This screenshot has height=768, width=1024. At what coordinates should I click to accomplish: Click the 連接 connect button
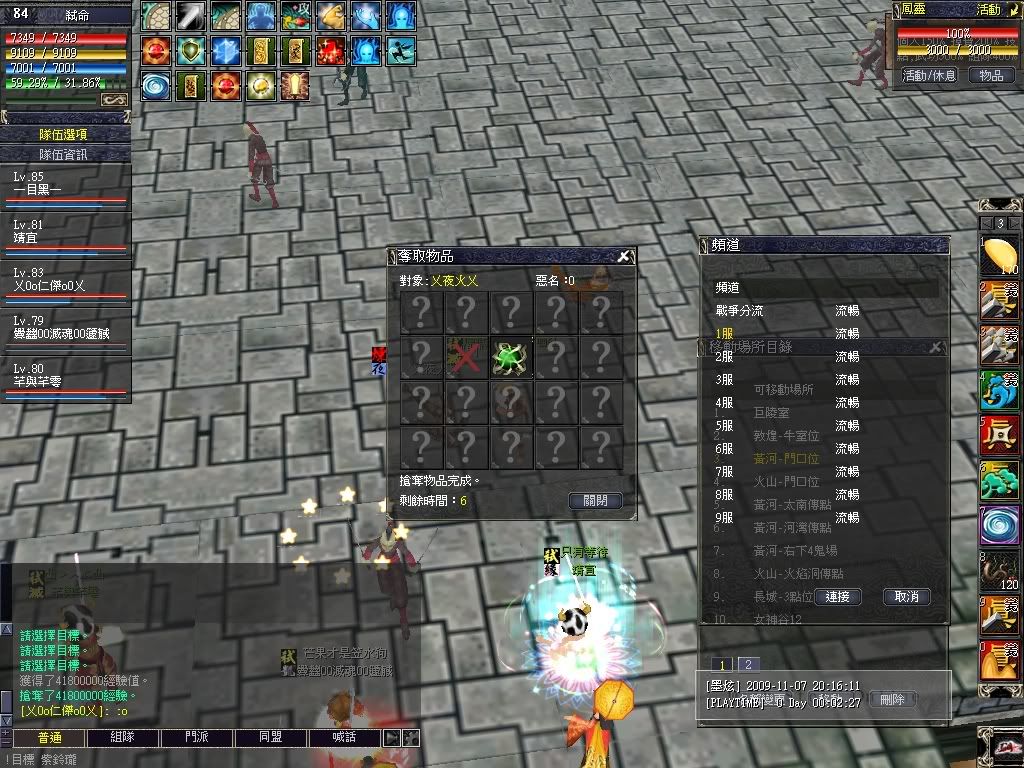point(837,596)
